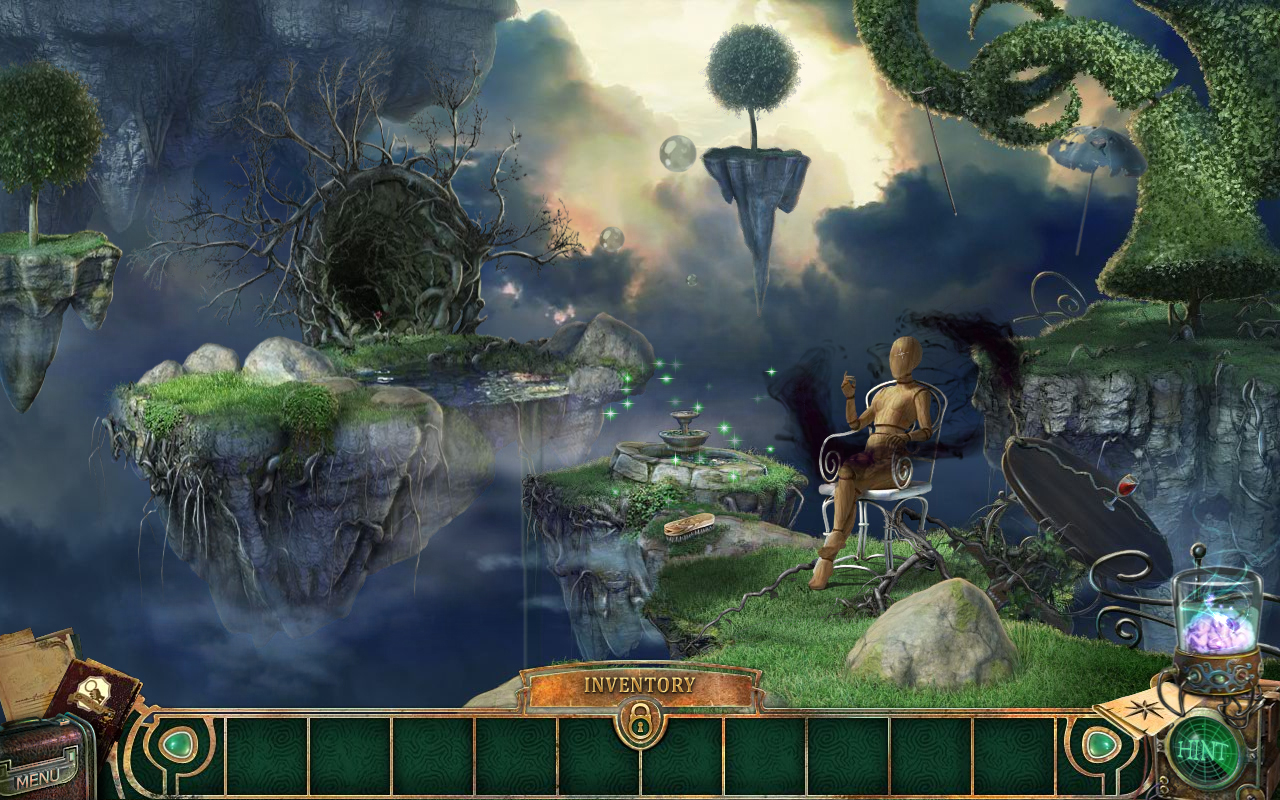
Task: Pick up the brush on the stone slab
Action: [x=688, y=527]
